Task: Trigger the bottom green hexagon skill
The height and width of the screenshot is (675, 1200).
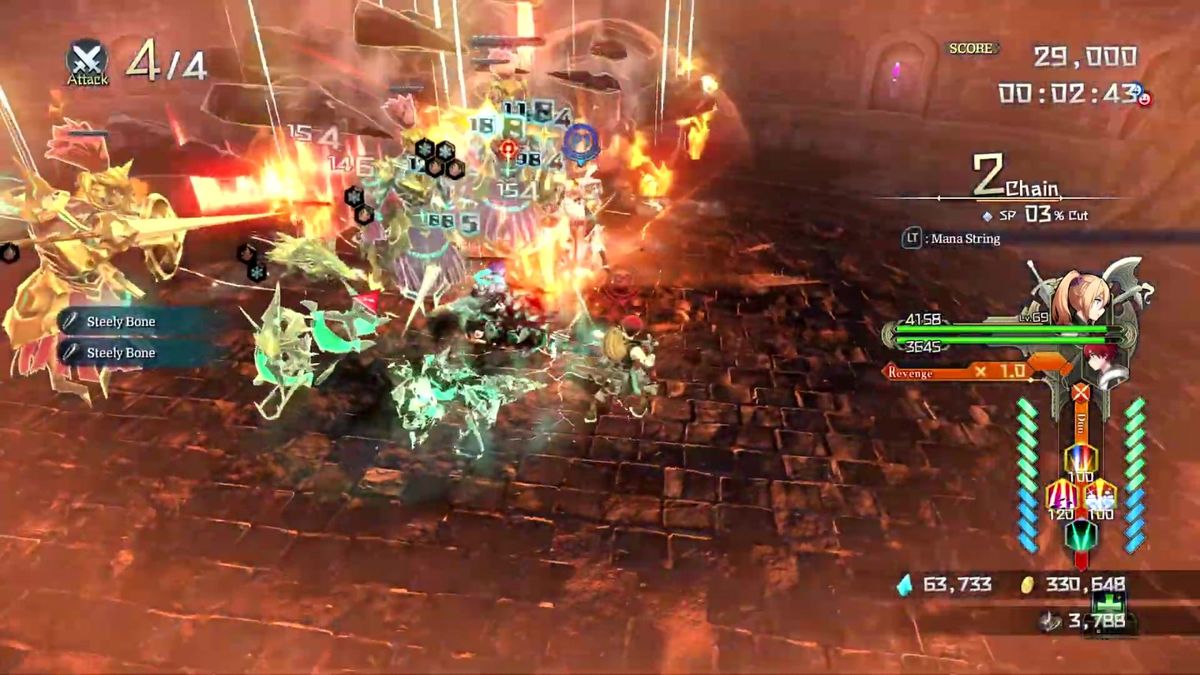Action: [x=1079, y=535]
